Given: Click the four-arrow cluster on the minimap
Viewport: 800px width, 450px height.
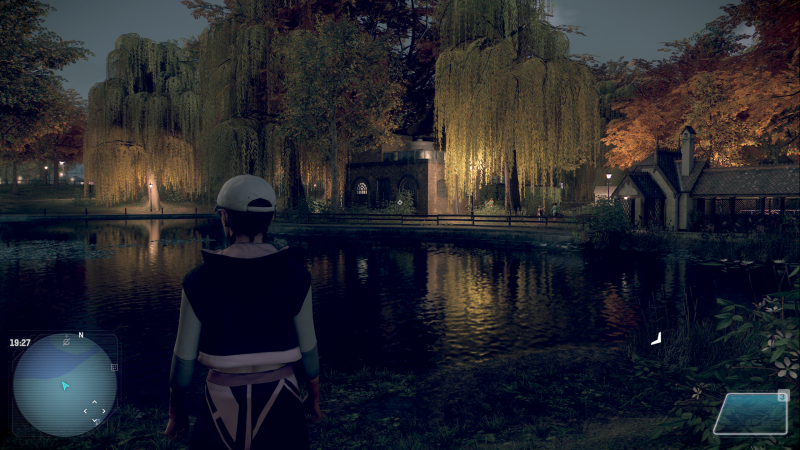Looking at the screenshot, I should tap(95, 411).
